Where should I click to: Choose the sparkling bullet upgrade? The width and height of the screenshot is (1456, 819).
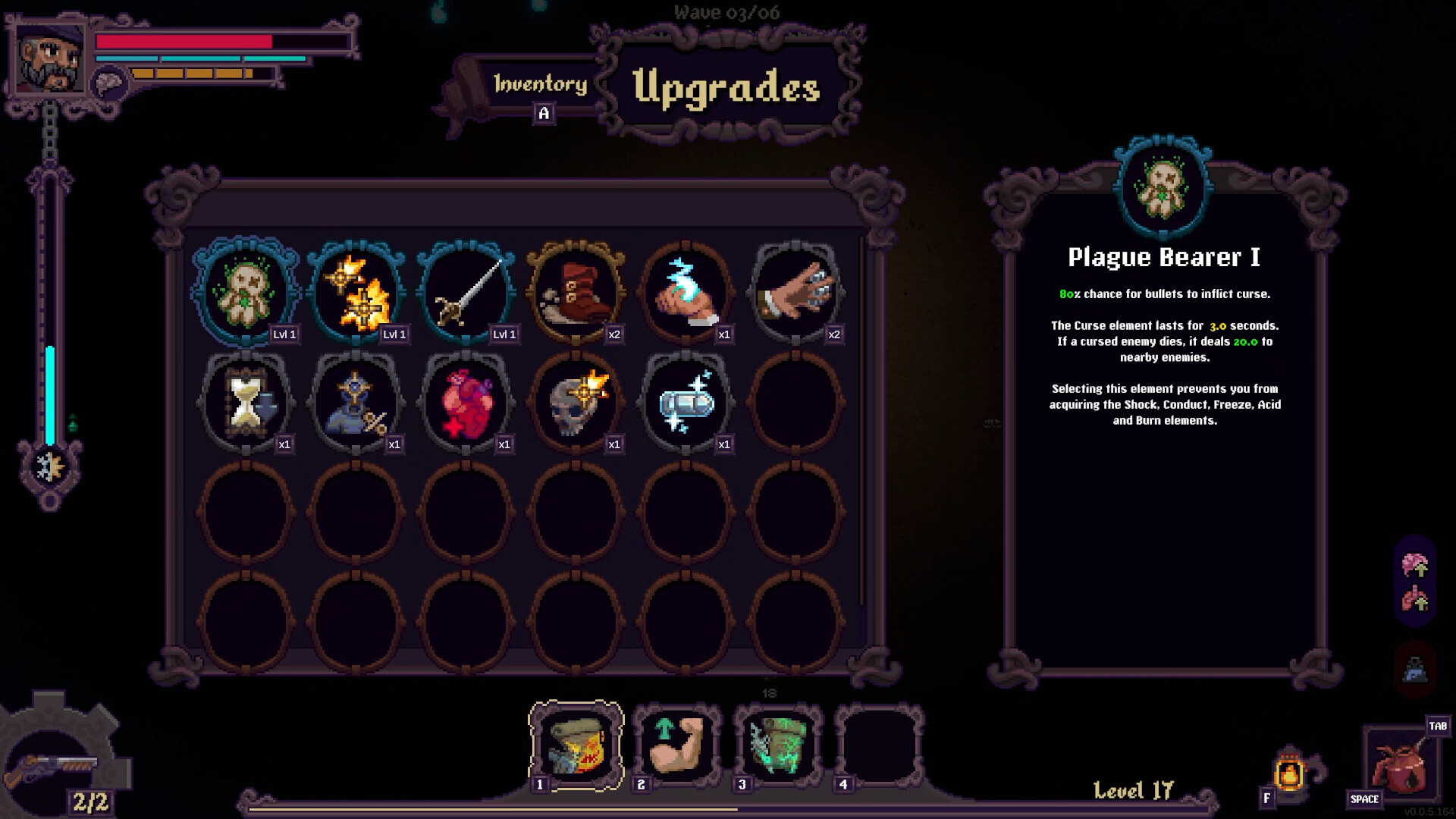click(x=686, y=402)
